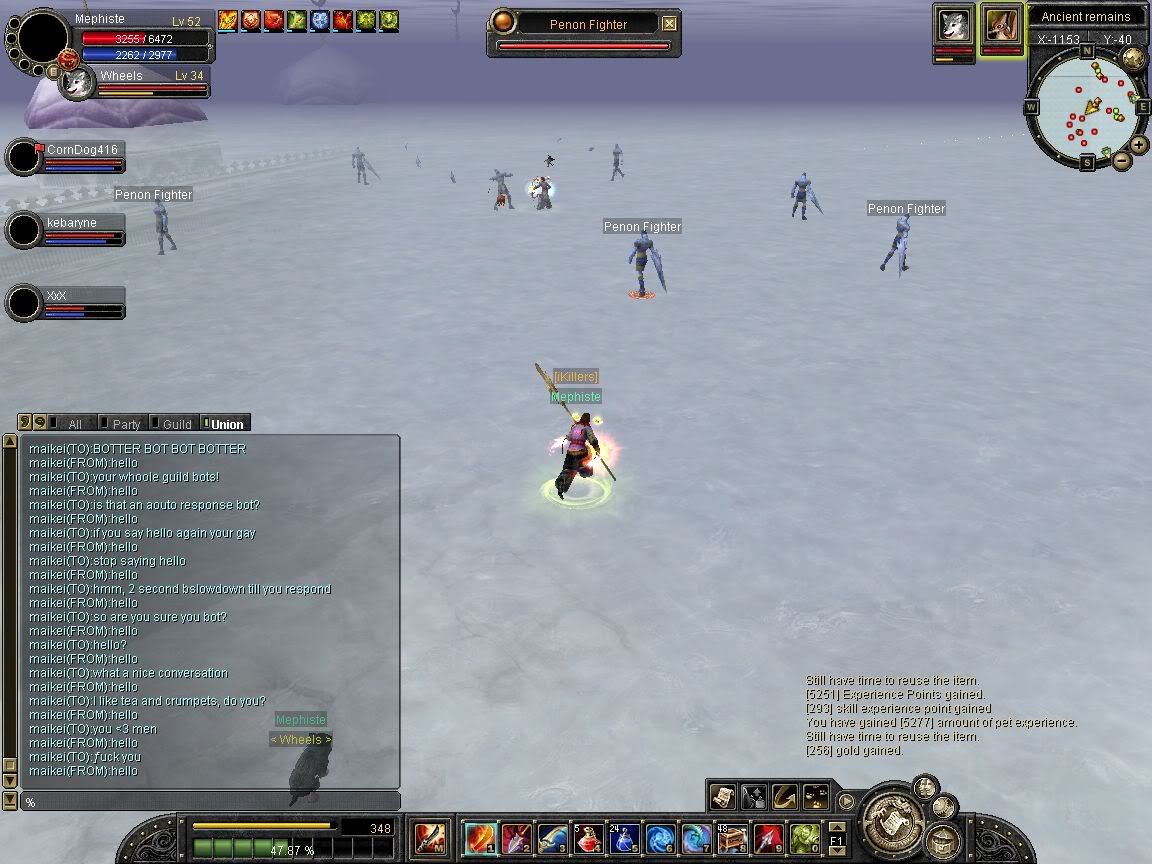Image resolution: width=1152 pixels, height=864 pixels.
Task: Zoom in the minimap with plus button
Action: pos(1139,145)
